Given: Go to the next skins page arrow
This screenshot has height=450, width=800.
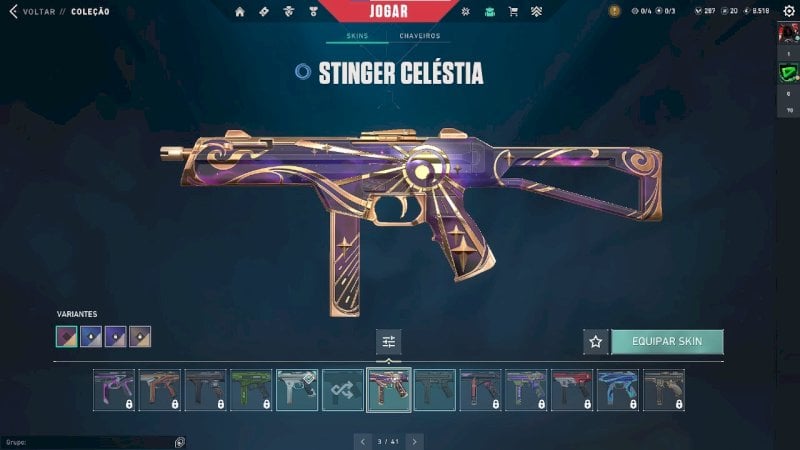Looking at the screenshot, I should point(414,440).
